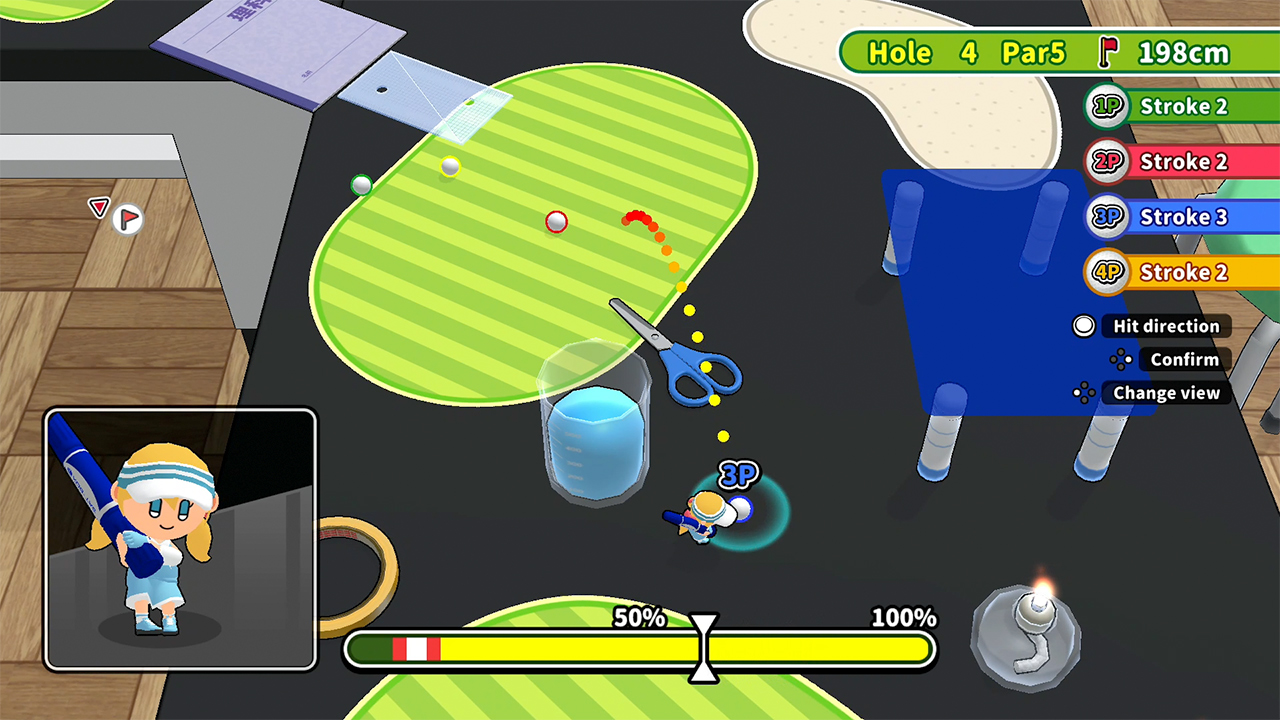Click the red-ringed golf ball on the green

tap(557, 222)
